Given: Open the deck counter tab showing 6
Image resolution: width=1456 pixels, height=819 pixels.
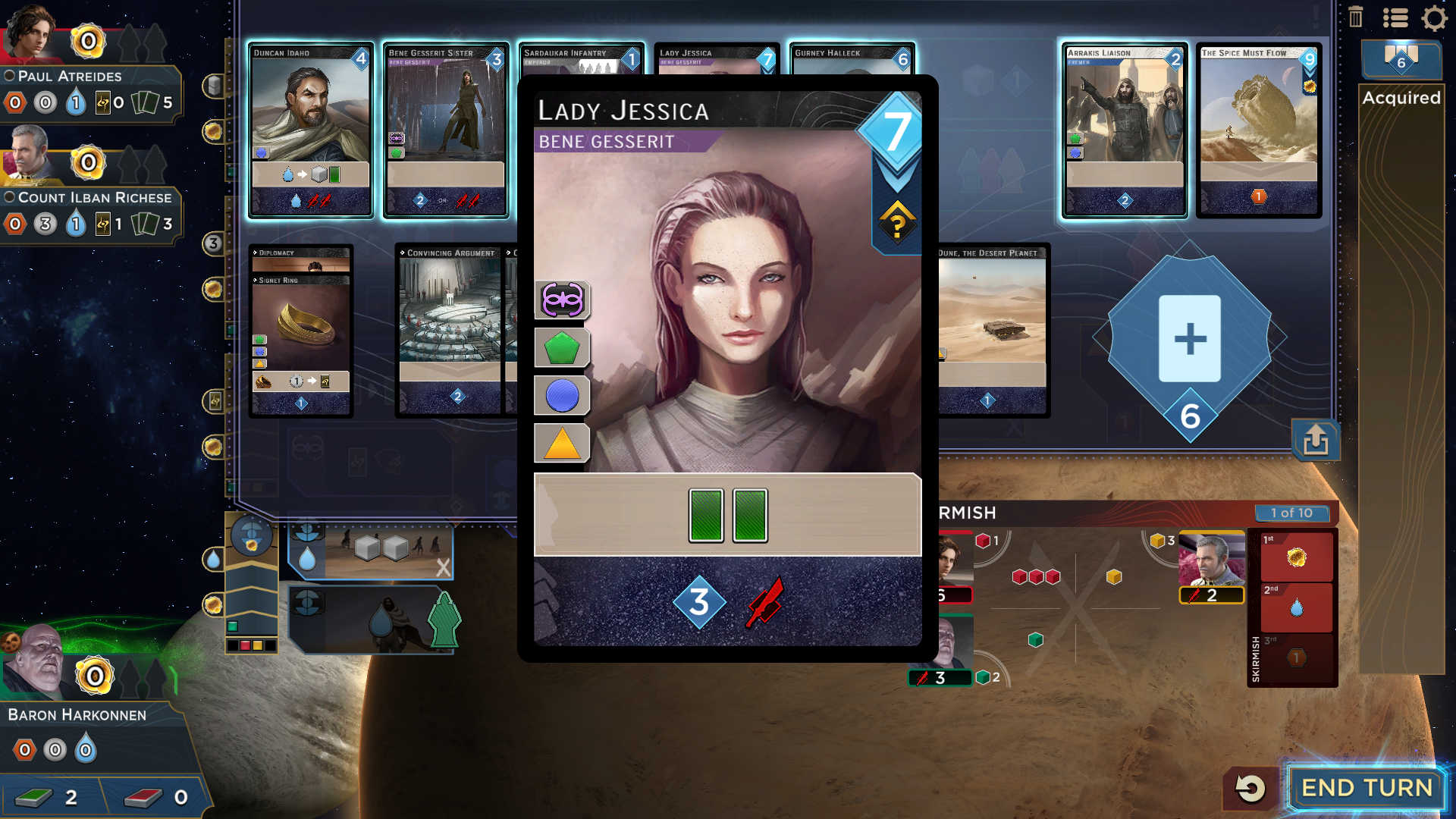Looking at the screenshot, I should click(1401, 59).
